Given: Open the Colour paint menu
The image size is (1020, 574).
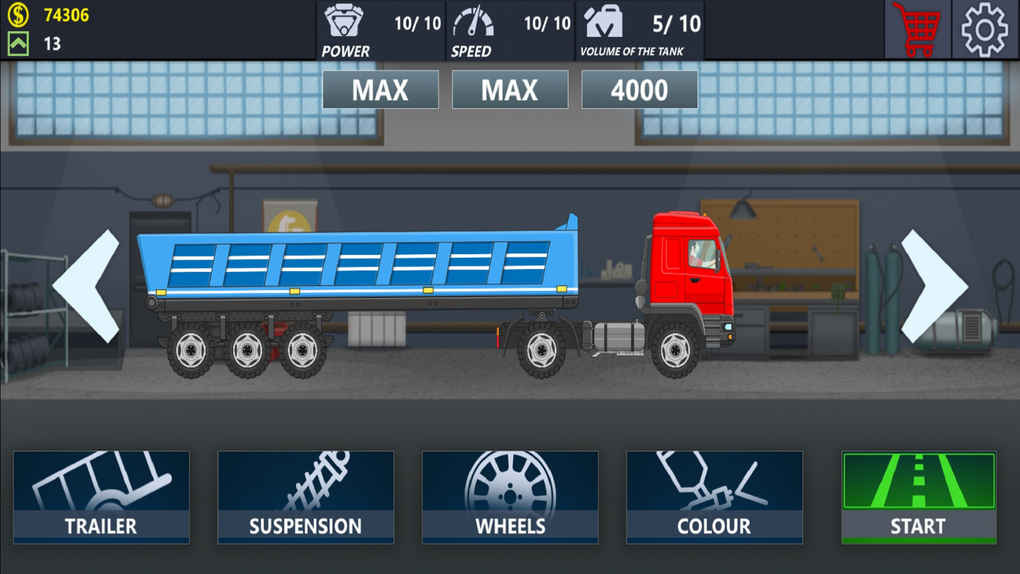Looking at the screenshot, I should (714, 497).
